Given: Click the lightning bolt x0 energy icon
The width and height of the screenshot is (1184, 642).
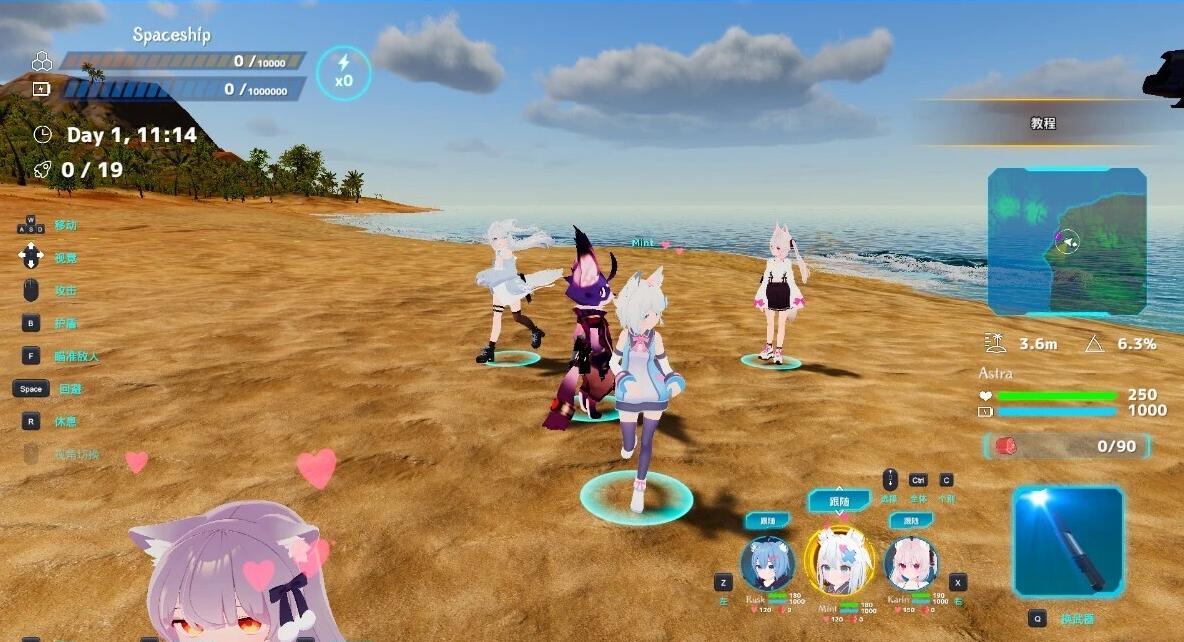Looking at the screenshot, I should (x=343, y=72).
